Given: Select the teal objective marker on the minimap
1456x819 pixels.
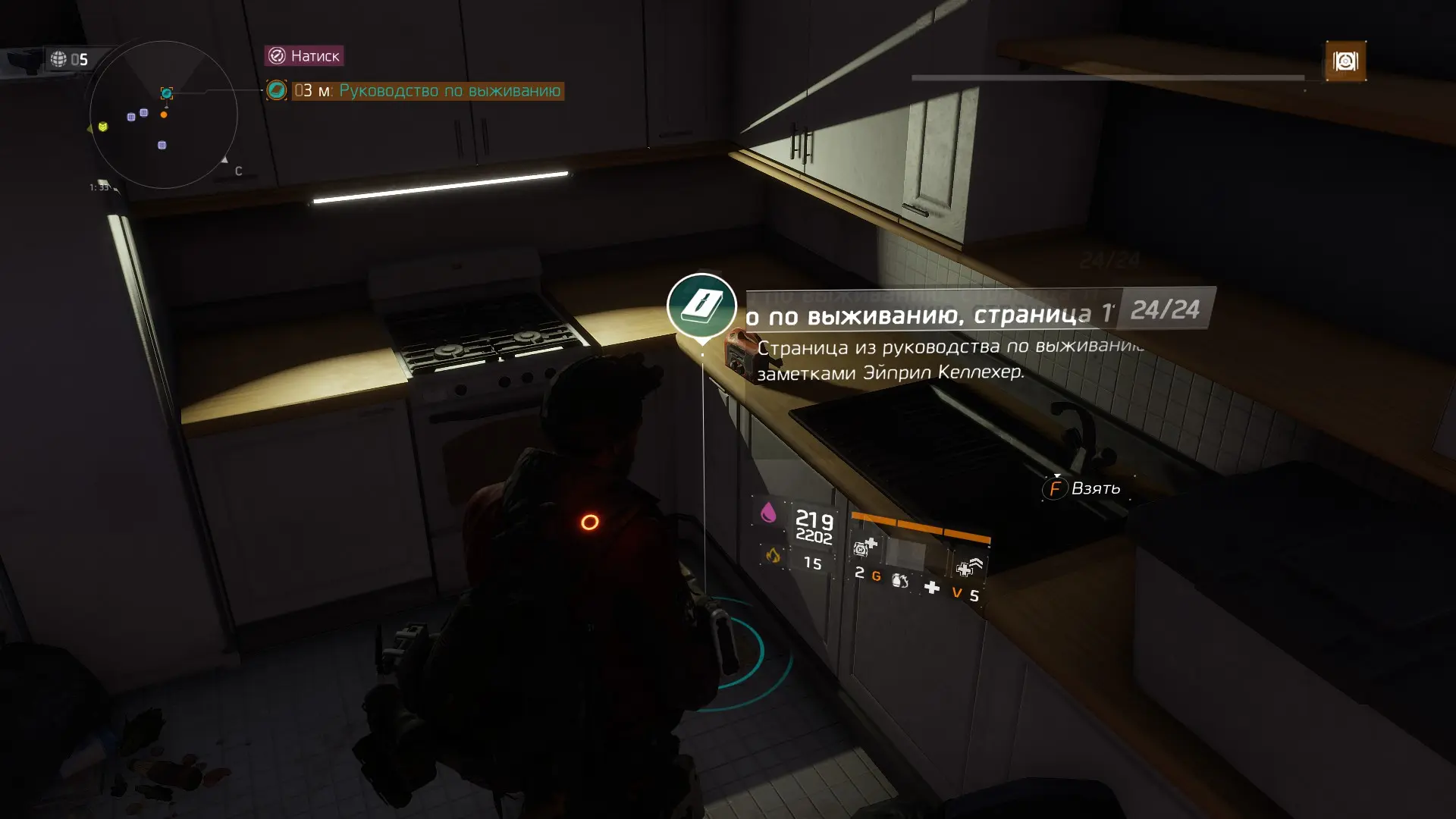Looking at the screenshot, I should pos(167,93).
